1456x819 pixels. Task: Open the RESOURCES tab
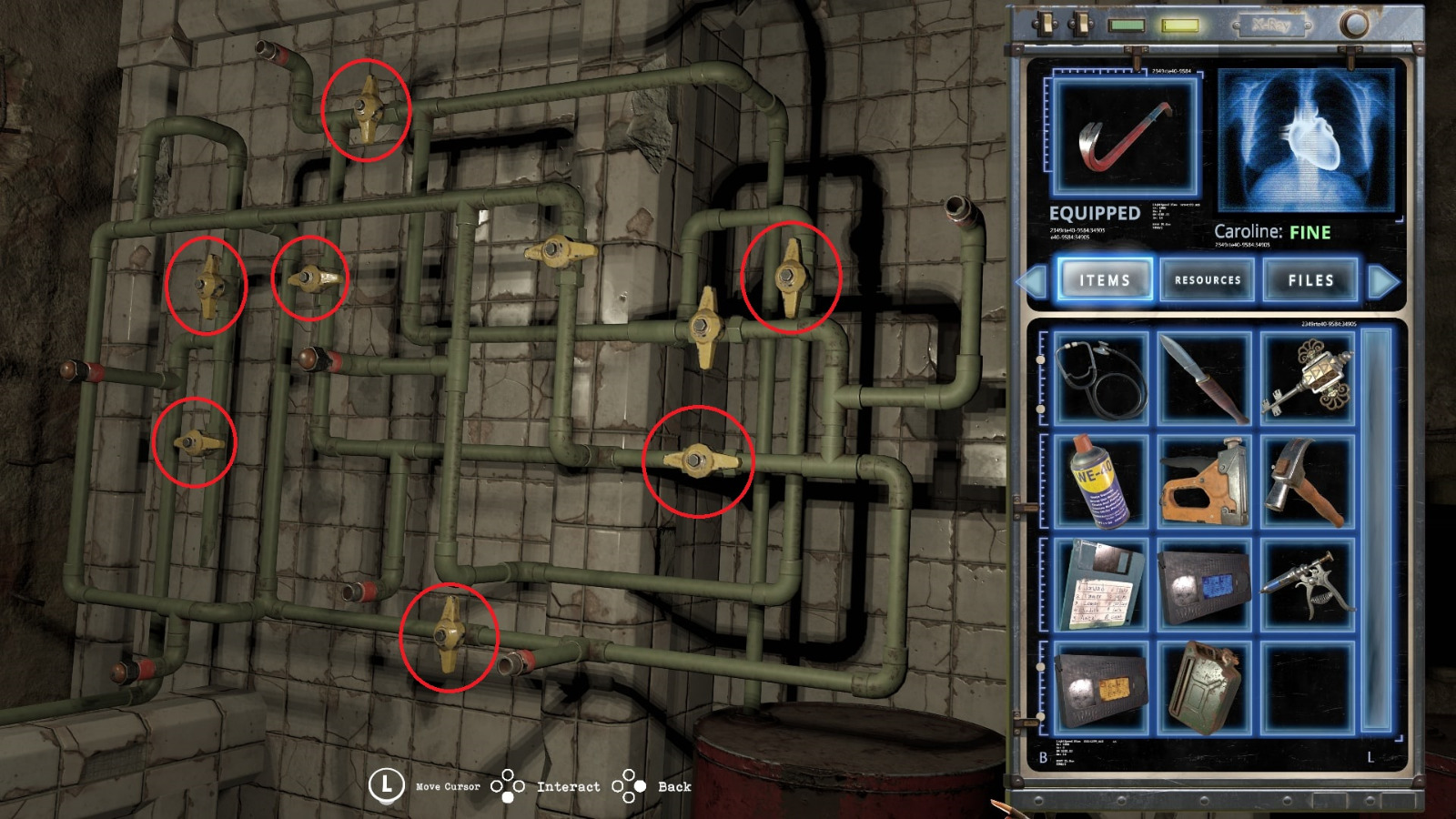coord(1209,281)
